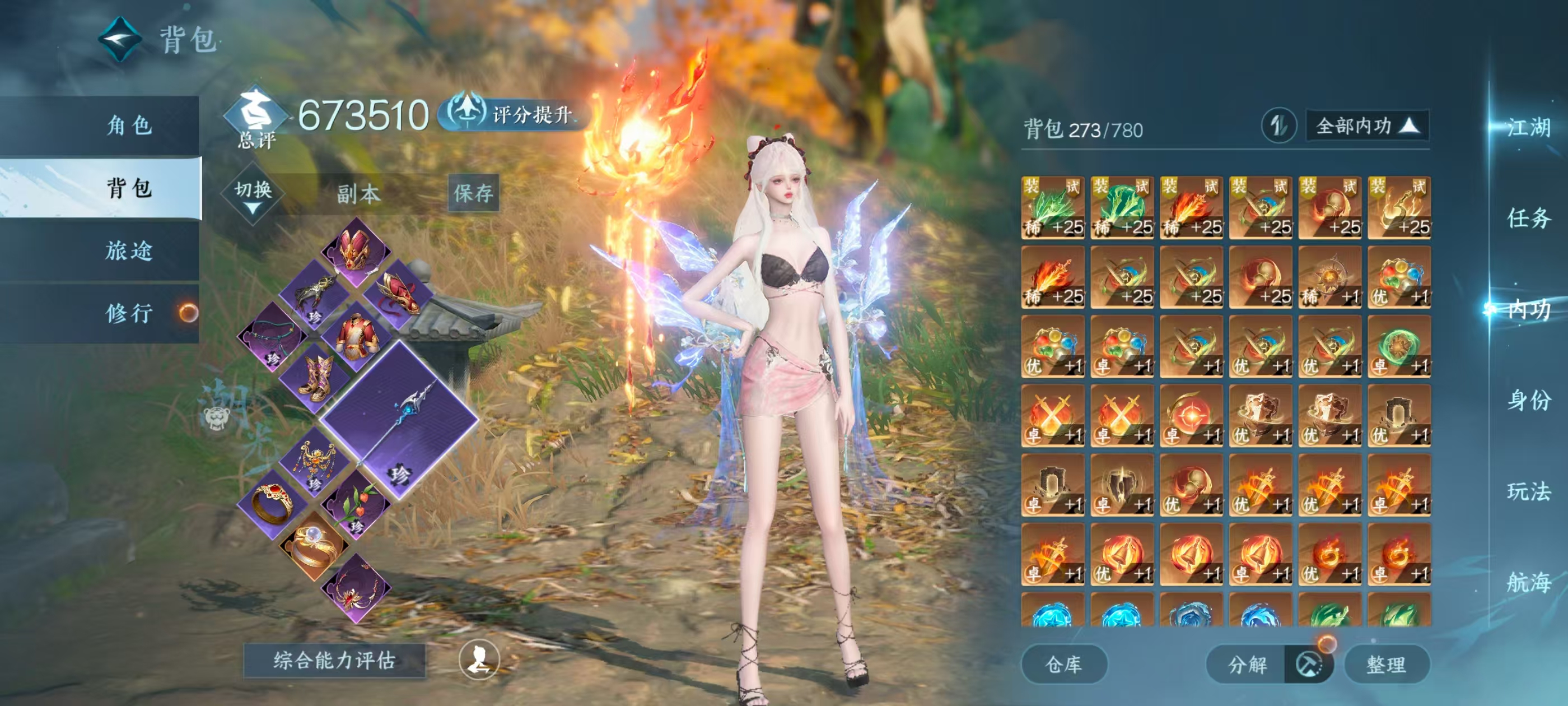
Task: Select the 背包 tab
Action: click(x=128, y=188)
